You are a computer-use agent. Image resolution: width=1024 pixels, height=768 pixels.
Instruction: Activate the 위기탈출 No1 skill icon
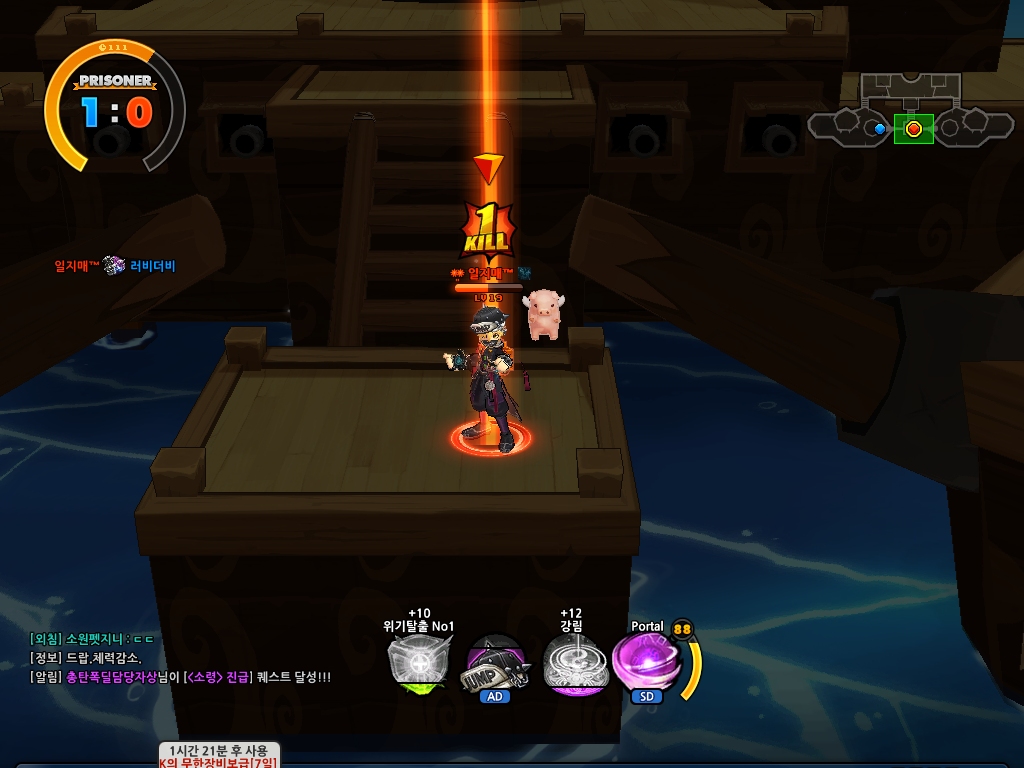point(418,662)
